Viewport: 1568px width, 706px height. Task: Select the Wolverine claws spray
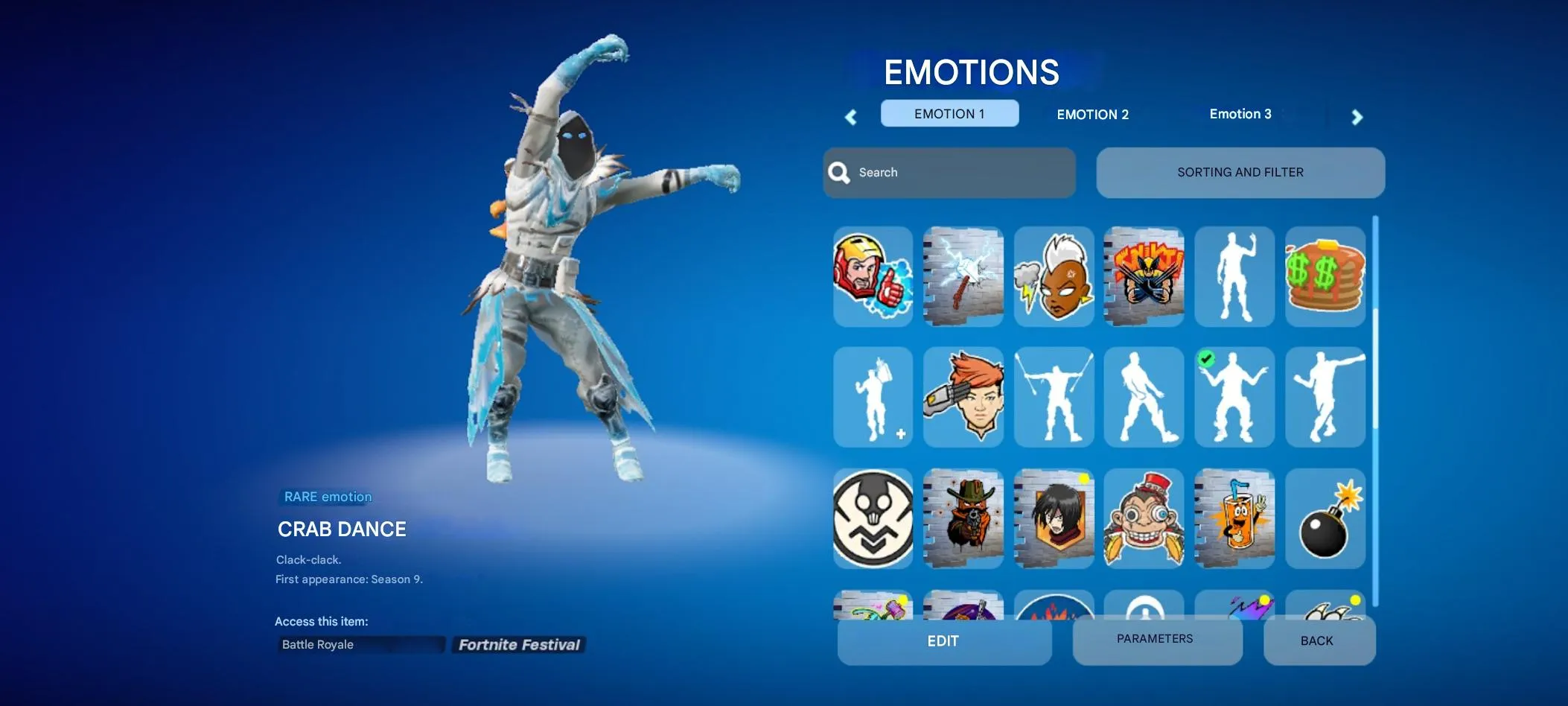point(1144,277)
